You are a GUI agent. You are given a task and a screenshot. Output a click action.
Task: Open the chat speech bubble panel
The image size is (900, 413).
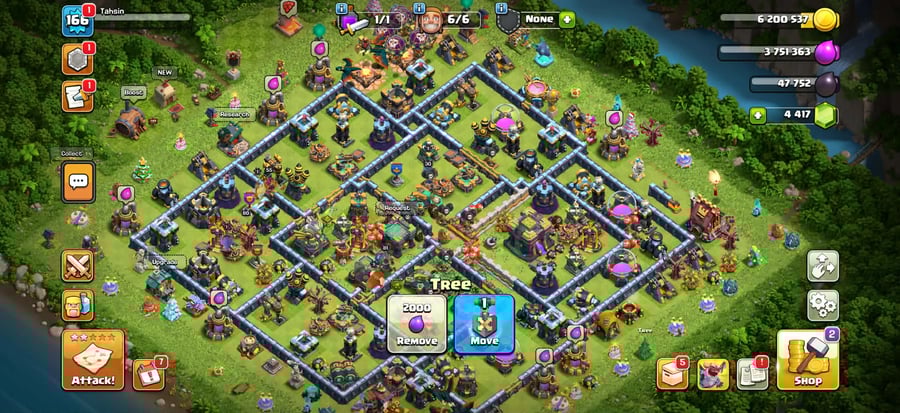point(77,182)
